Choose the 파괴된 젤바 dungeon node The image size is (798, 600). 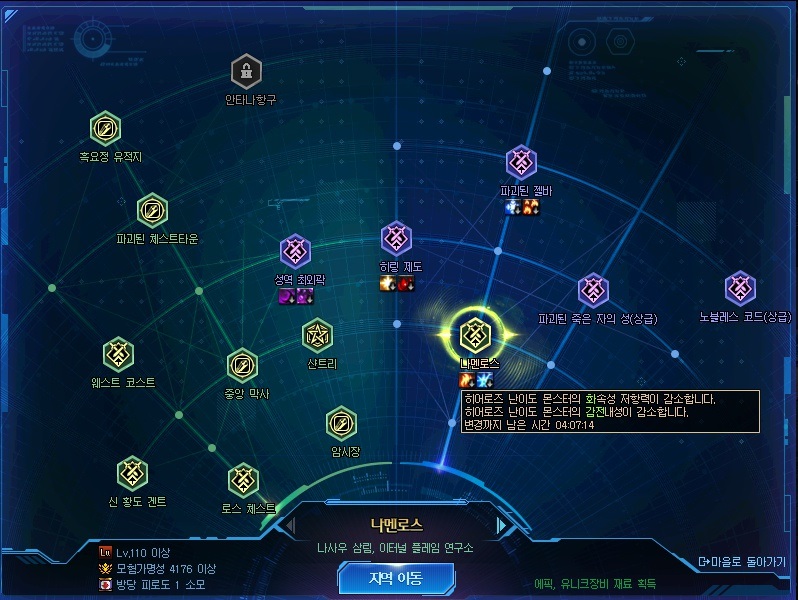click(x=521, y=161)
